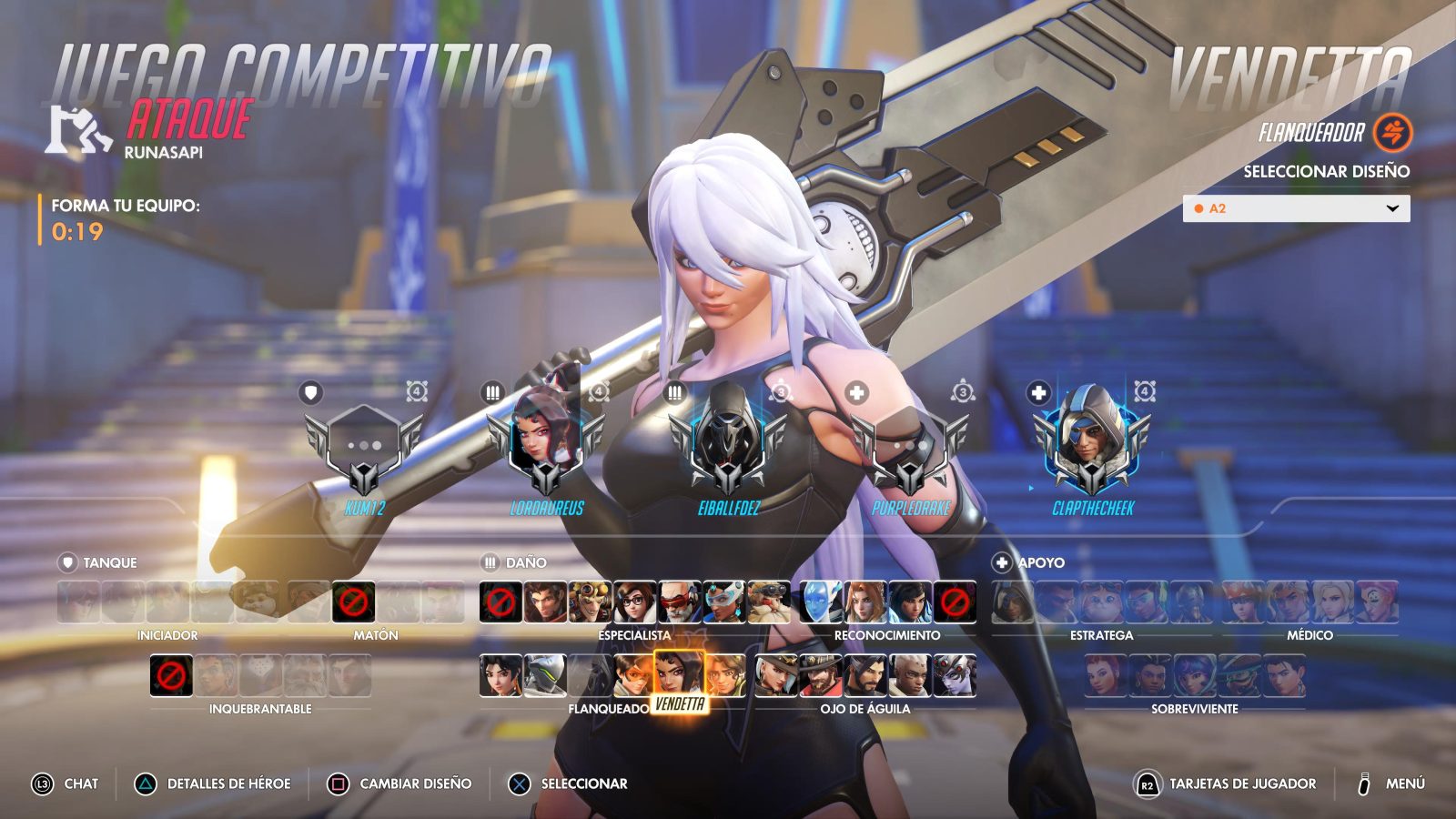Click the Daño role icon
The image size is (1456, 819).
[491, 562]
